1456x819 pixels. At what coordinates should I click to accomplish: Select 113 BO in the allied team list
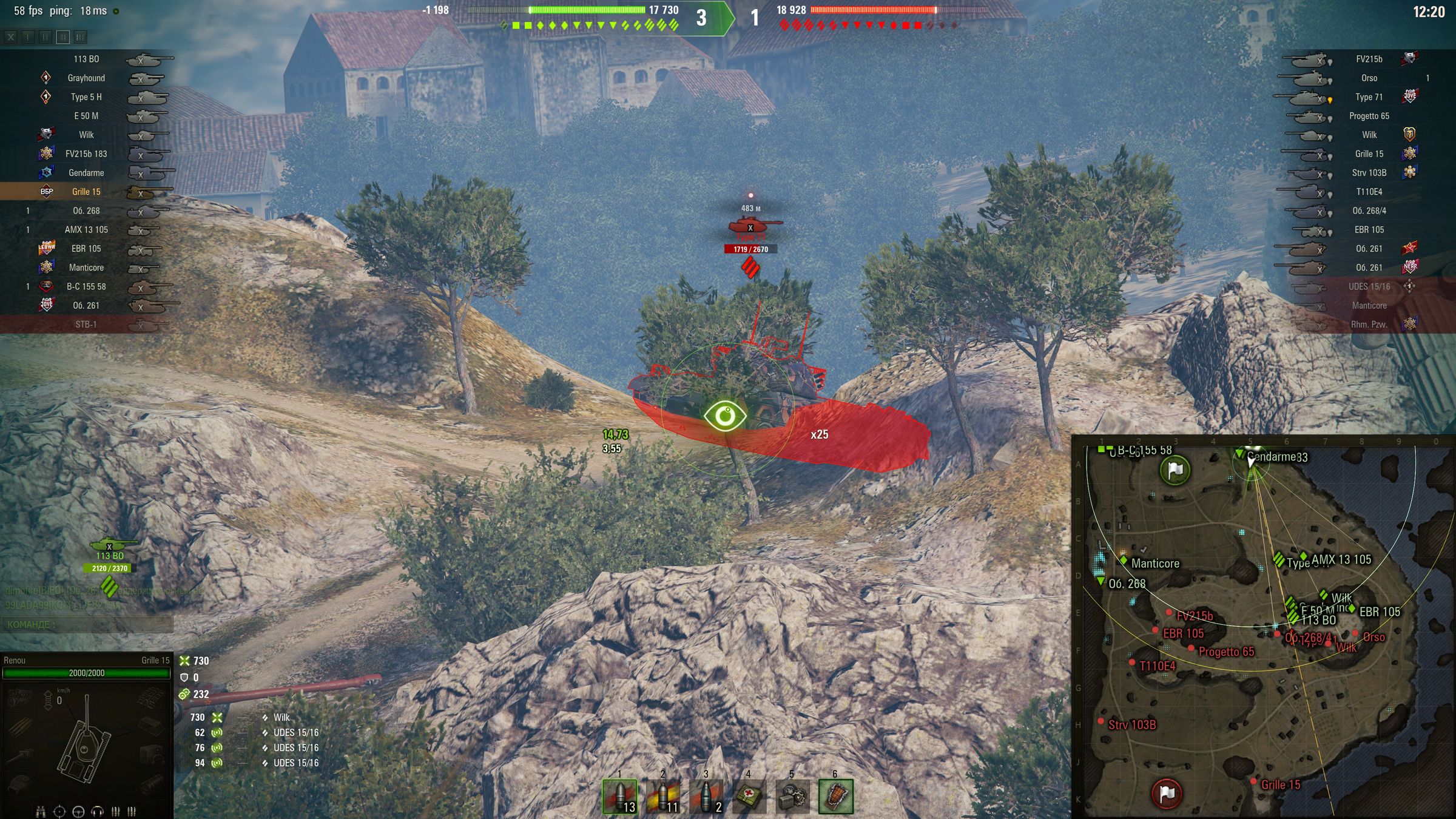tap(86, 59)
